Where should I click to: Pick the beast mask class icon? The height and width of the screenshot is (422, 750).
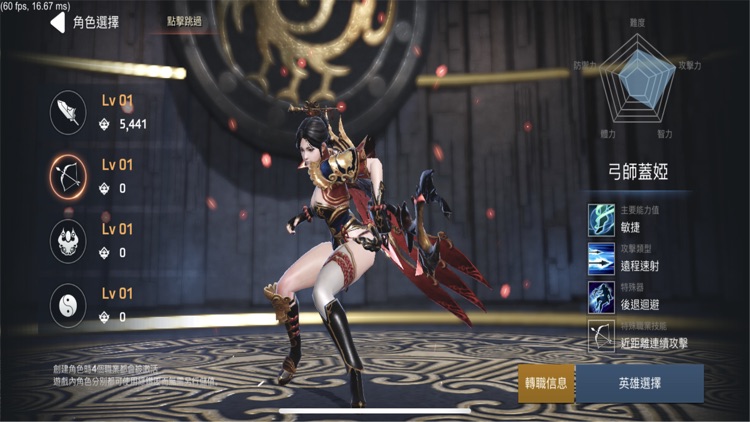pos(68,240)
